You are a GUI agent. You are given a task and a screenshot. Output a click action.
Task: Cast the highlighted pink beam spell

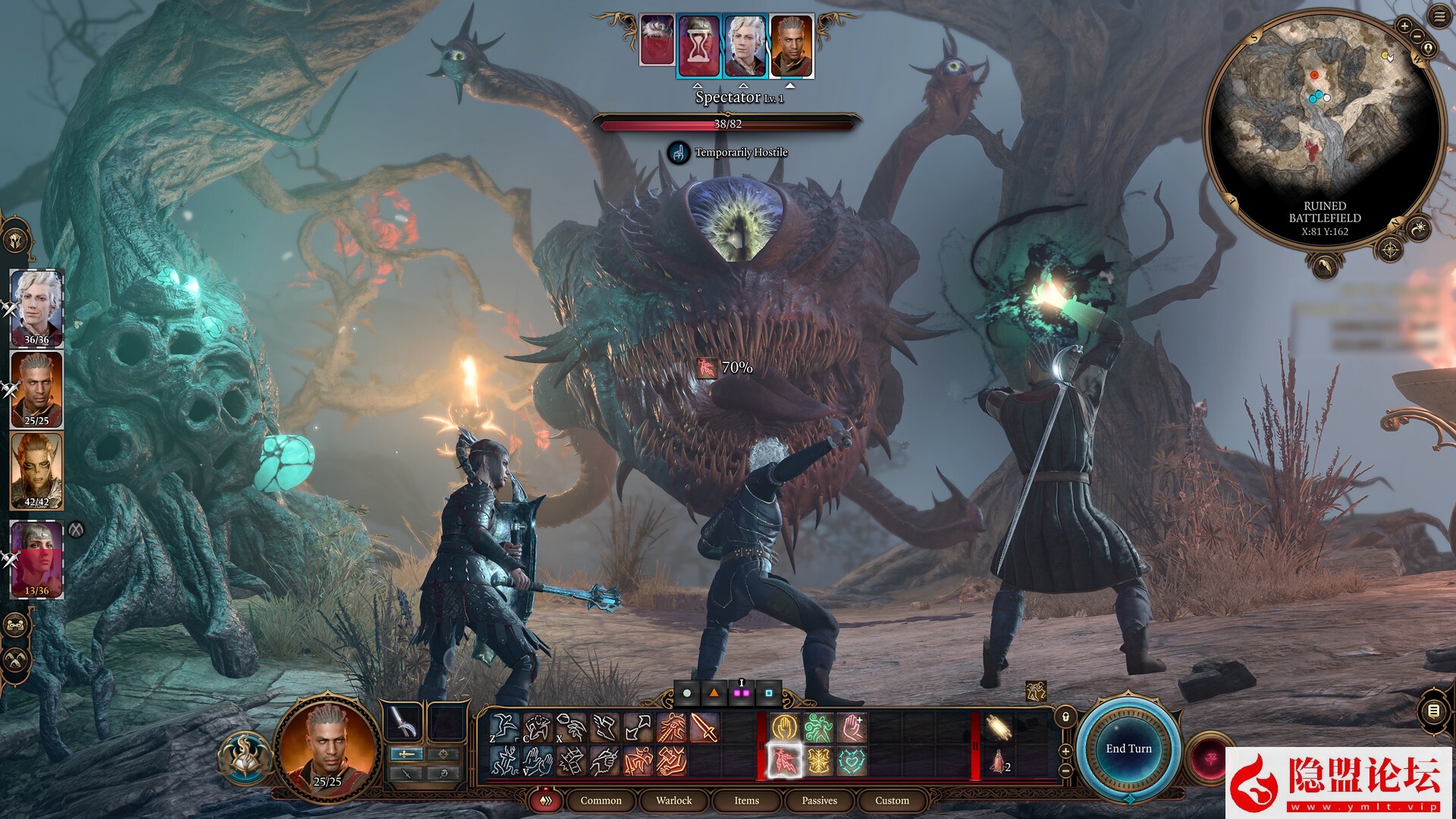coord(785,761)
